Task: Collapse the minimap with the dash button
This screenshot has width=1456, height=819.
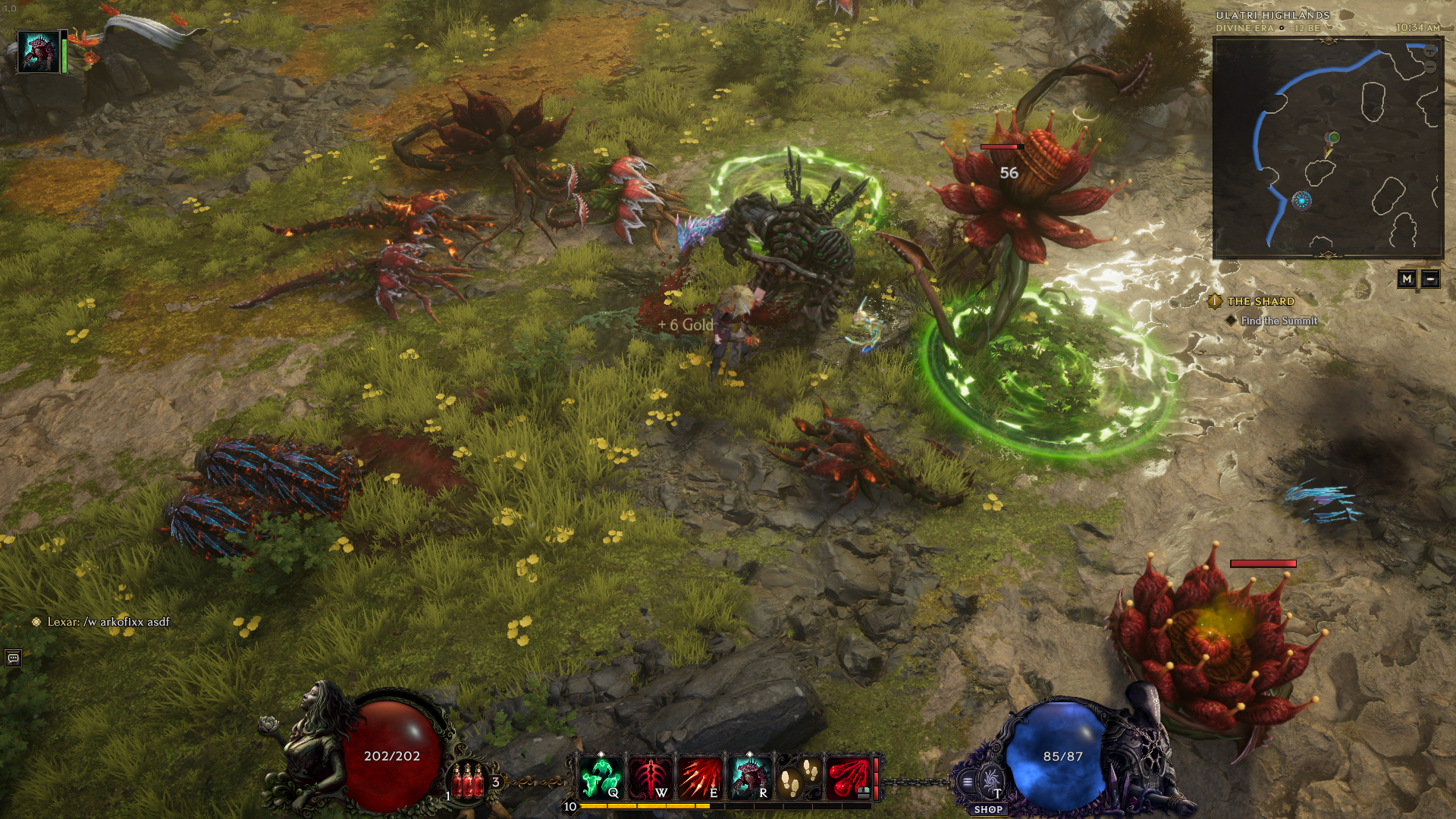Action: 1430,279
